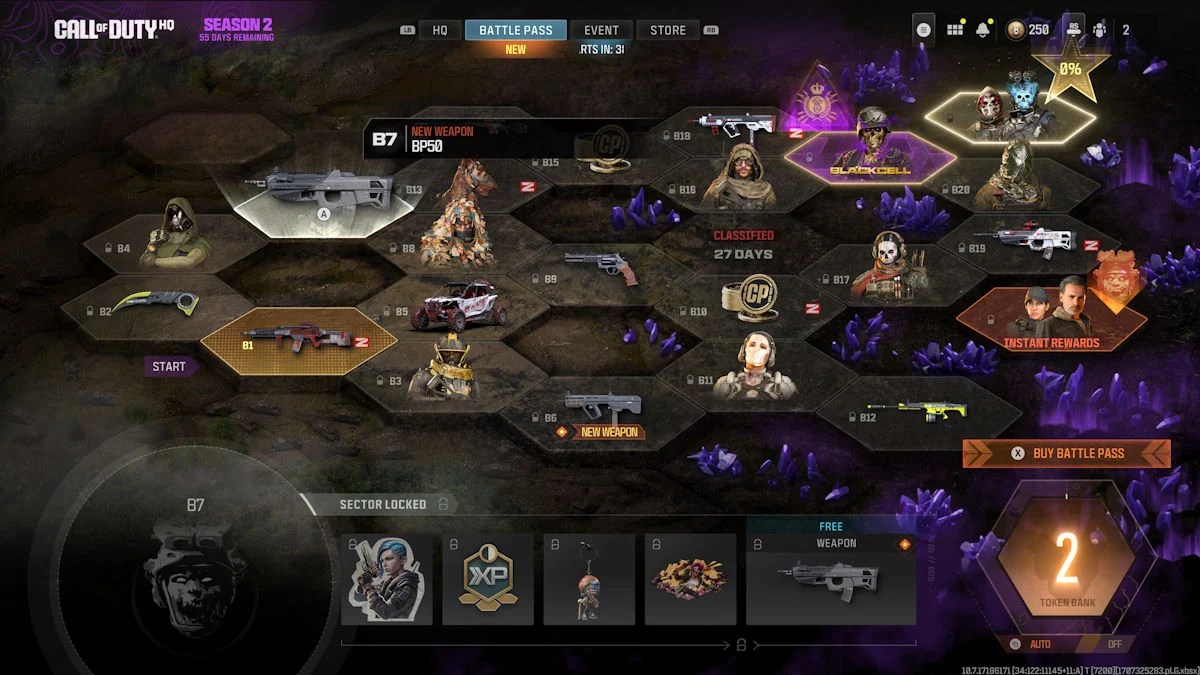Screen dimensions: 1200x675
Task: Go to the Store tab
Action: 668,30
